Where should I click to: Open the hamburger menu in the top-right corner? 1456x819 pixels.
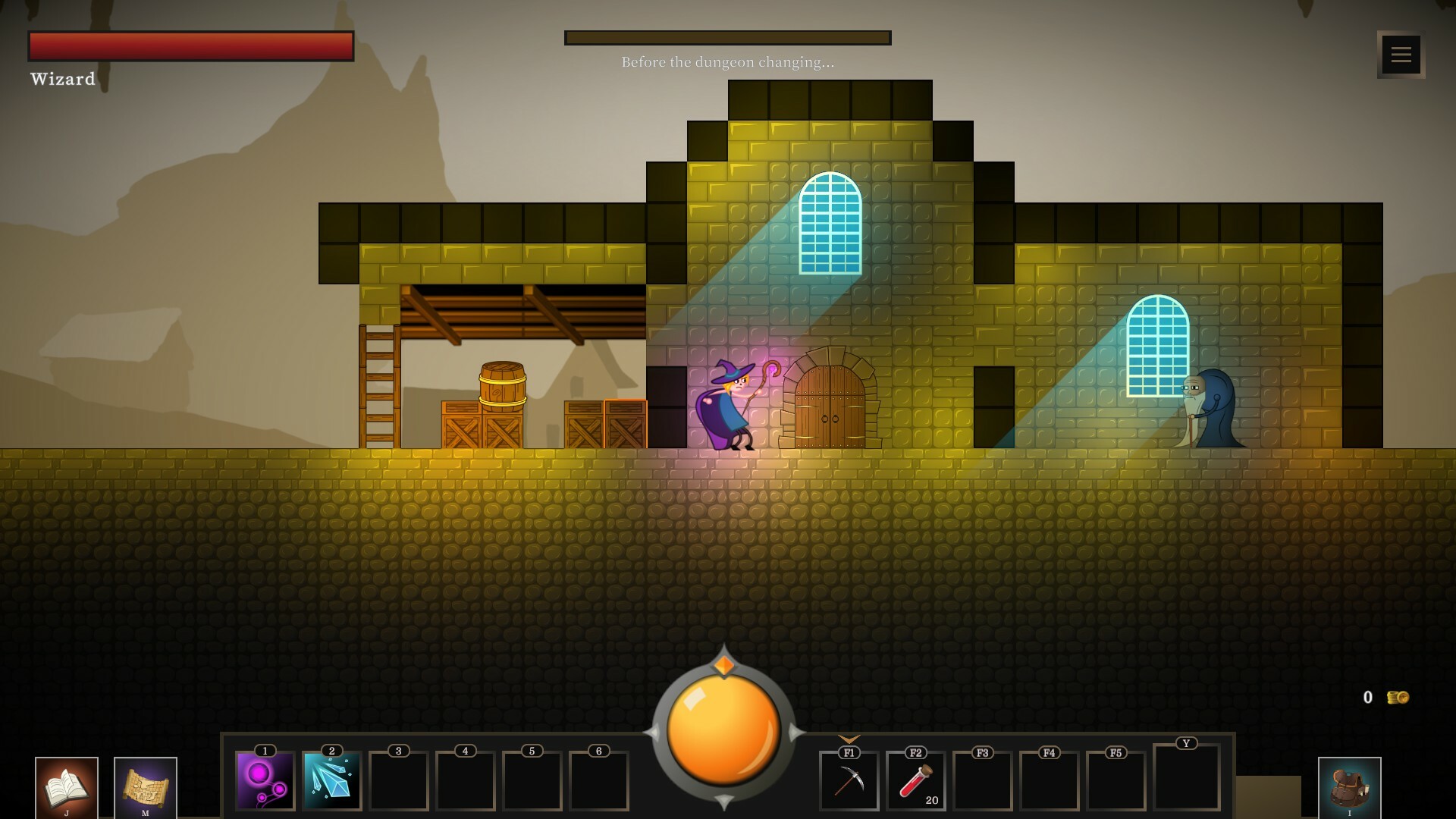coord(1401,54)
